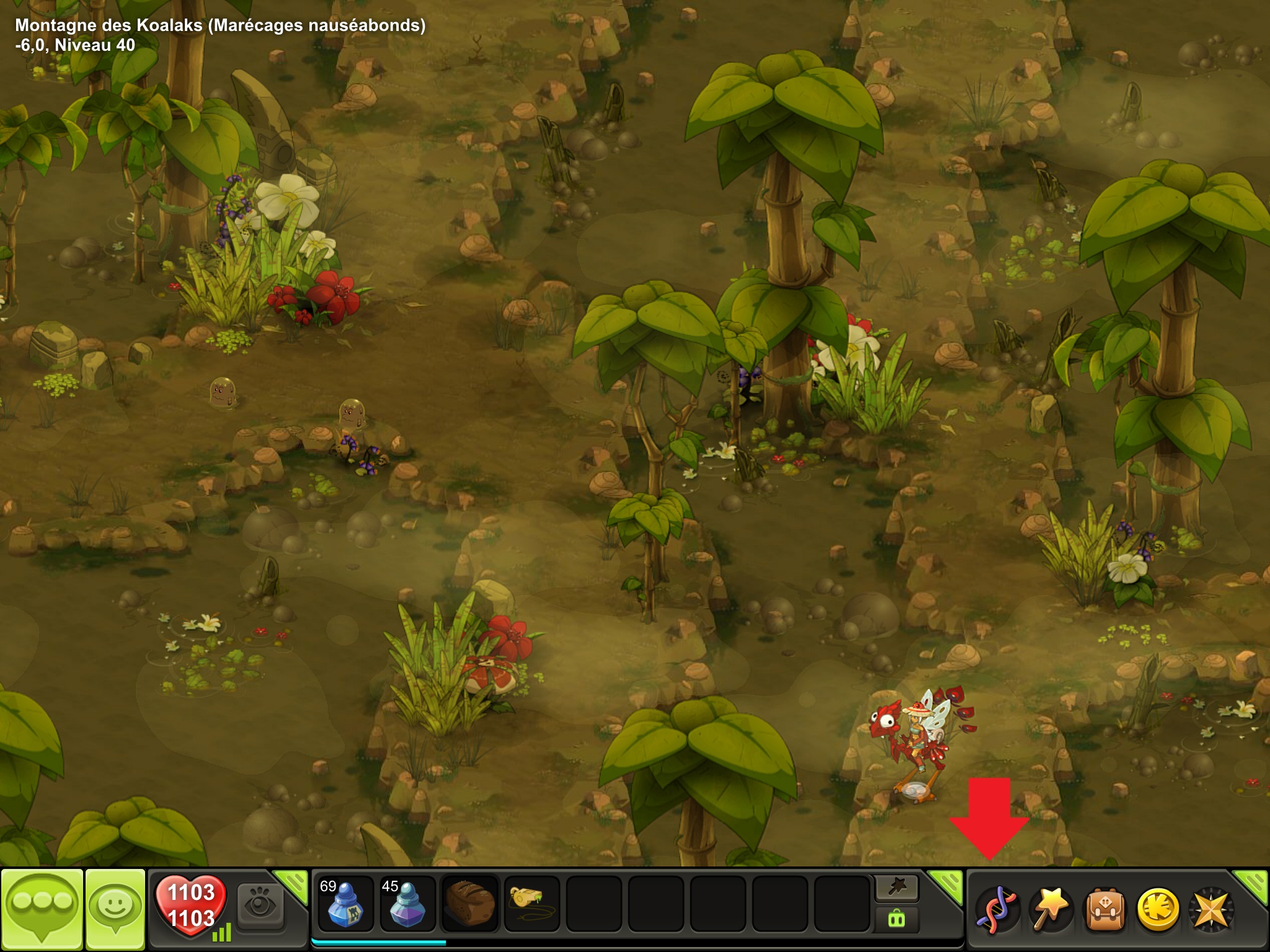Use the purple potion with count 45
This screenshot has width=1270, height=952.
pyautogui.click(x=407, y=904)
